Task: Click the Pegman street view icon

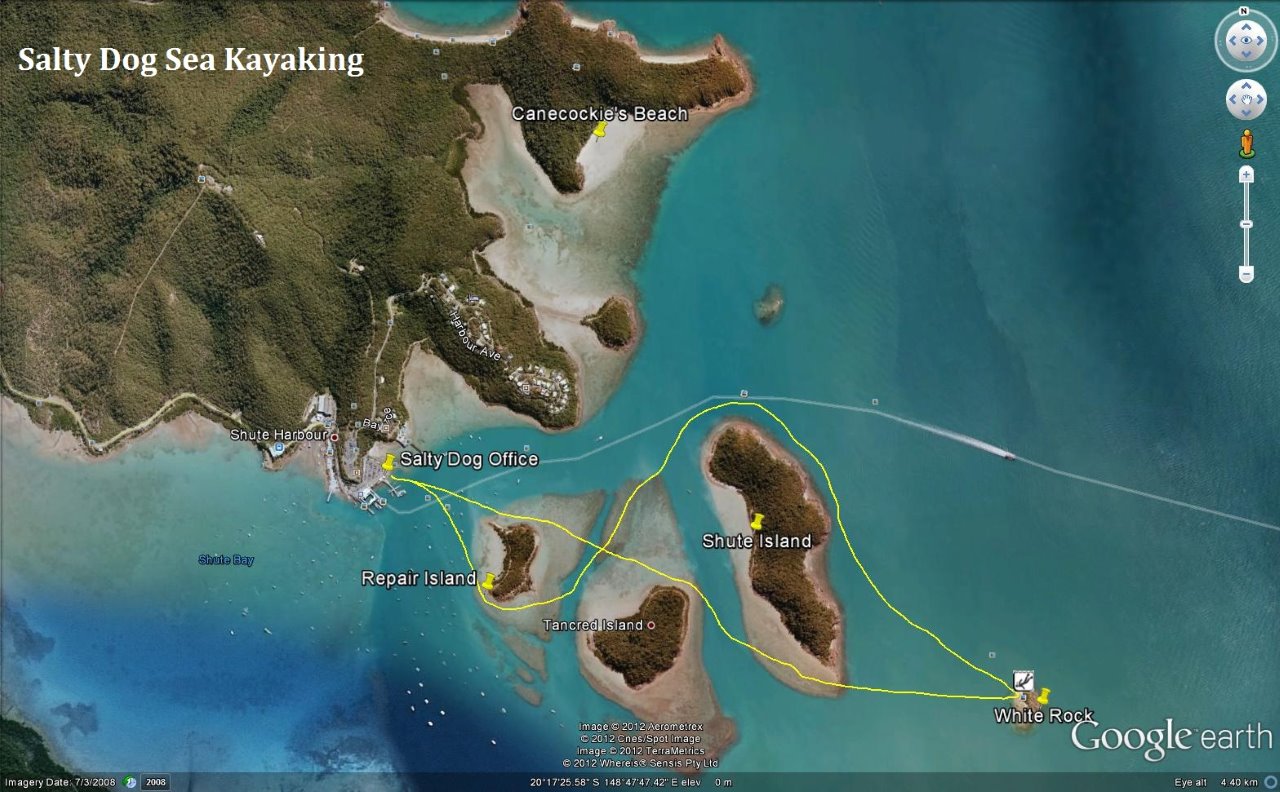Action: click(x=1246, y=141)
